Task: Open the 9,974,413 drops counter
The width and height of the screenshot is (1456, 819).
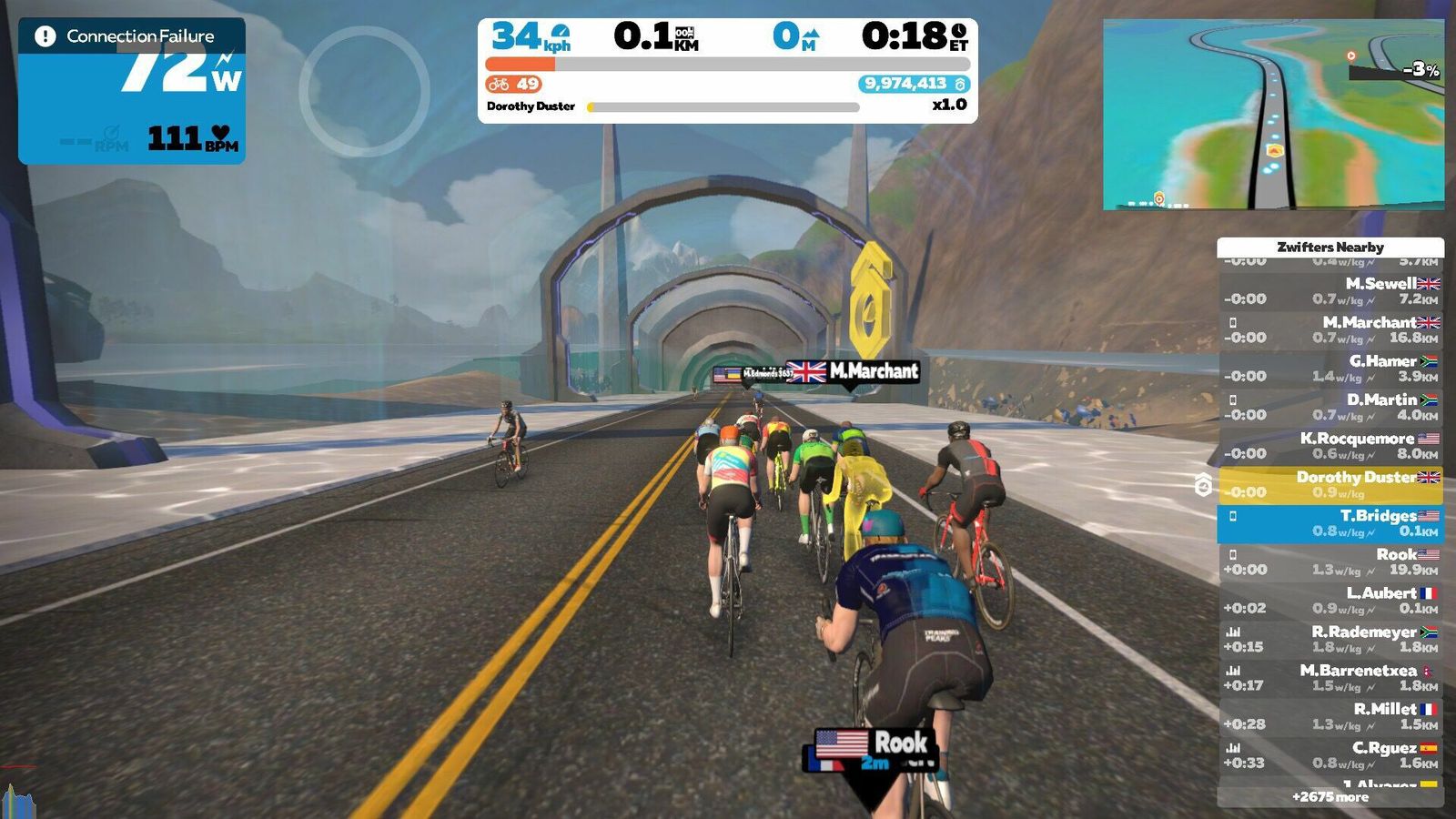Action: click(914, 84)
